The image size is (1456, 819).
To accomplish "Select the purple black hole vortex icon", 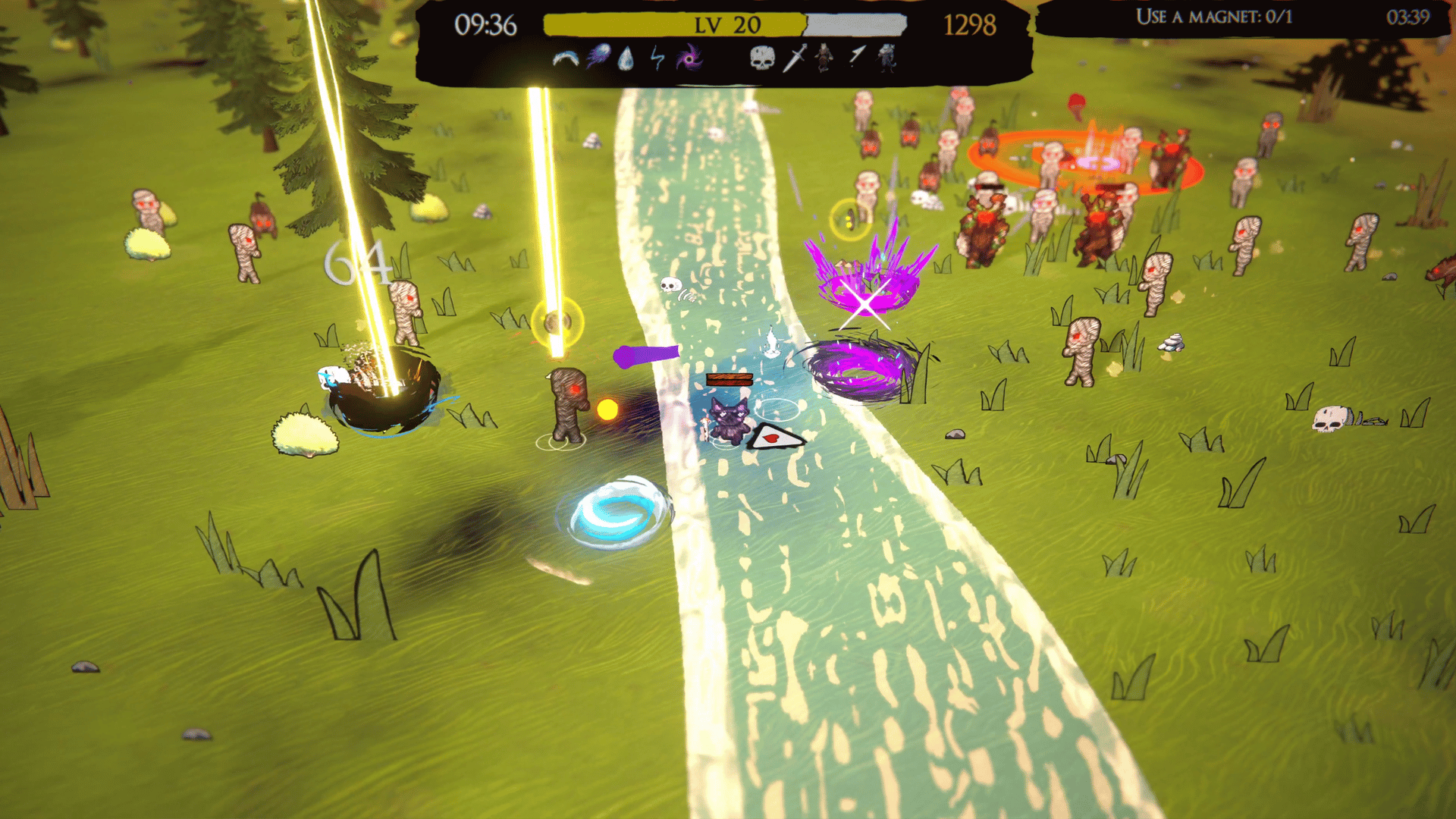I will click(x=689, y=58).
